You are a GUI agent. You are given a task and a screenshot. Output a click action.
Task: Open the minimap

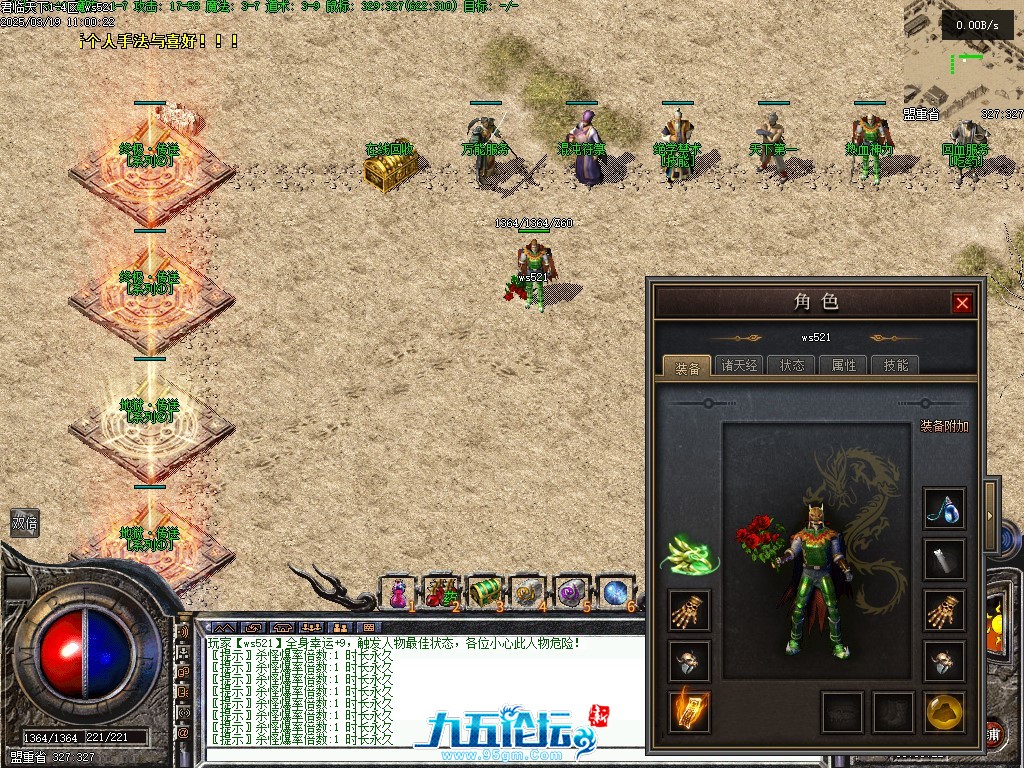point(962,55)
